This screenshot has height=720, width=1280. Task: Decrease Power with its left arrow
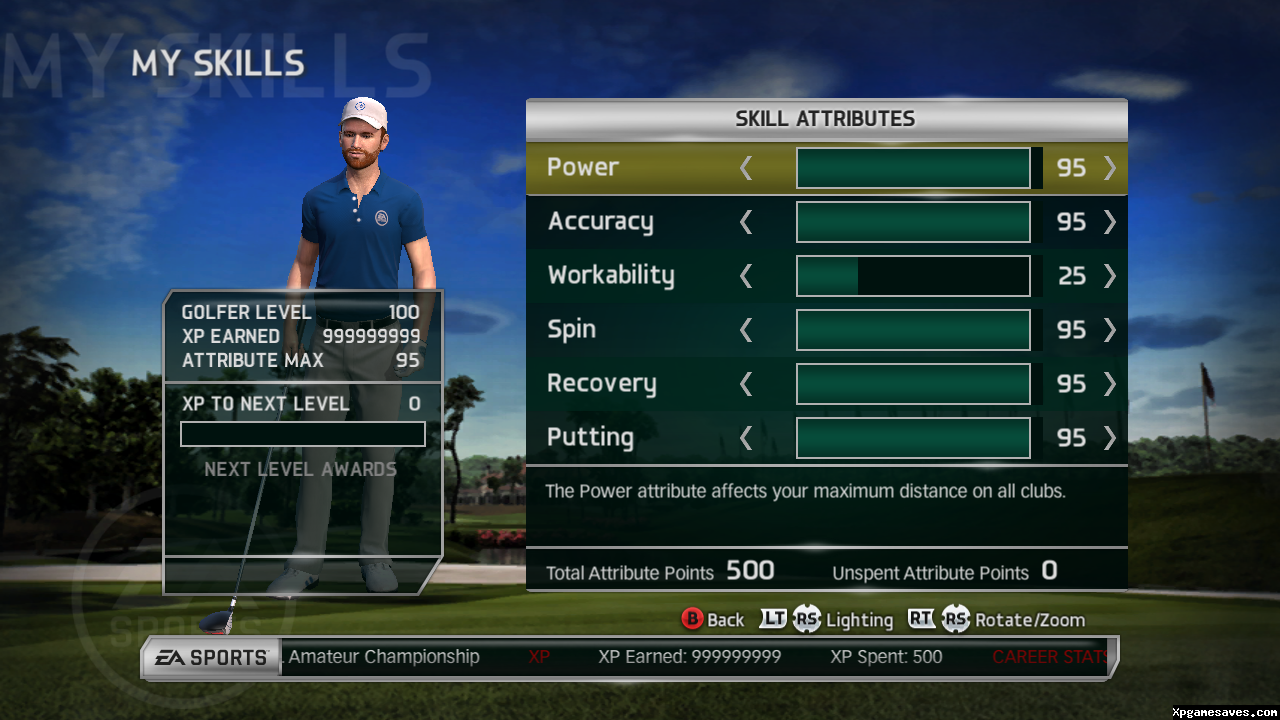pos(746,168)
